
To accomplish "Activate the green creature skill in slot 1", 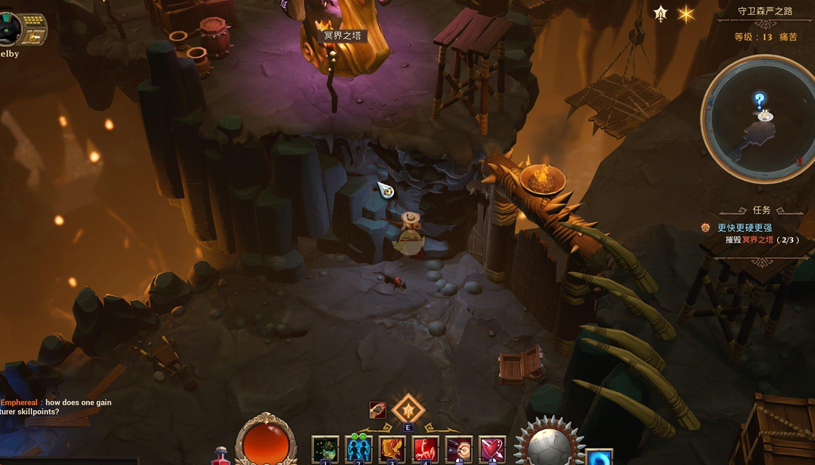I will coord(325,450).
